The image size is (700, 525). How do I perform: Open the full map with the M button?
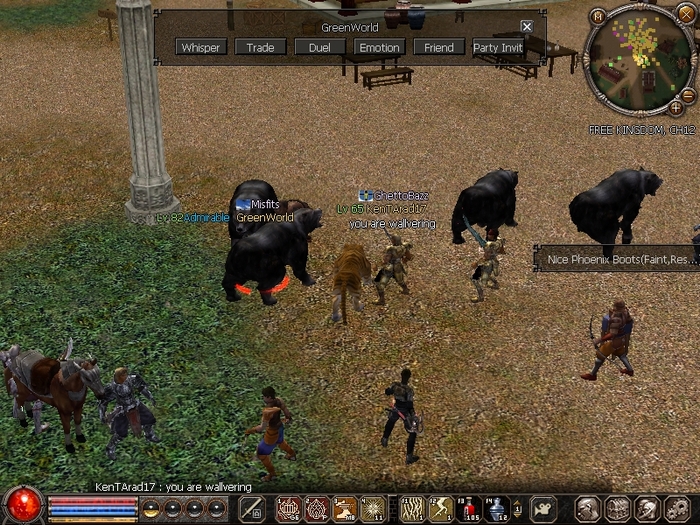tap(598, 15)
